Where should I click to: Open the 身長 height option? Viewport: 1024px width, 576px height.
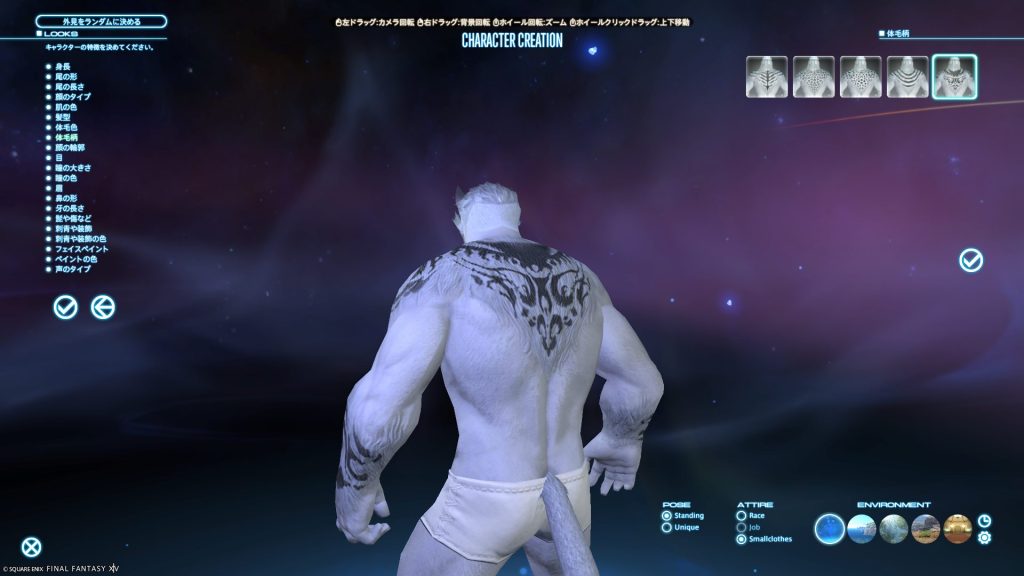[x=64, y=66]
